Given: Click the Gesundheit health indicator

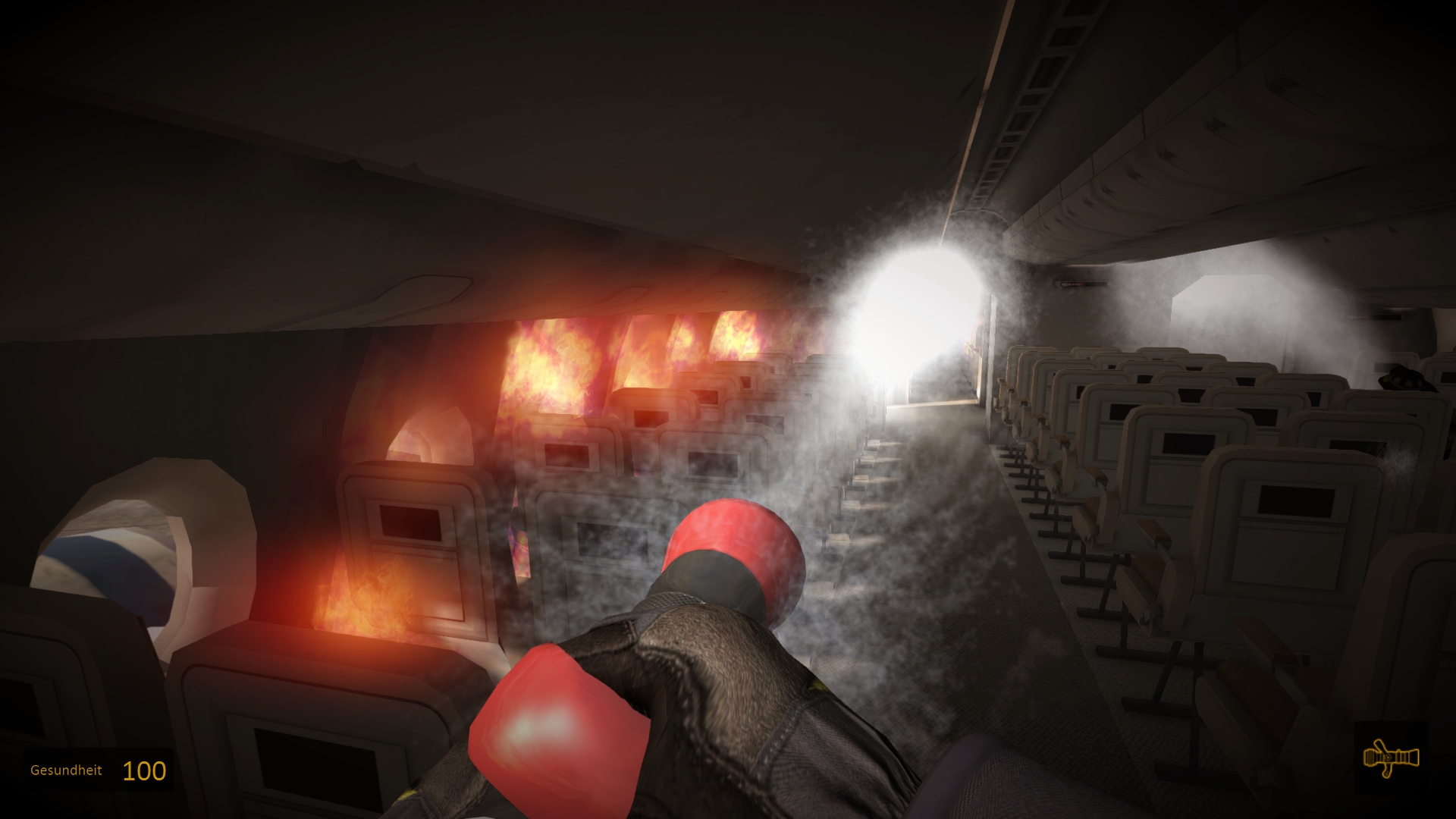Looking at the screenshot, I should click(65, 772).
